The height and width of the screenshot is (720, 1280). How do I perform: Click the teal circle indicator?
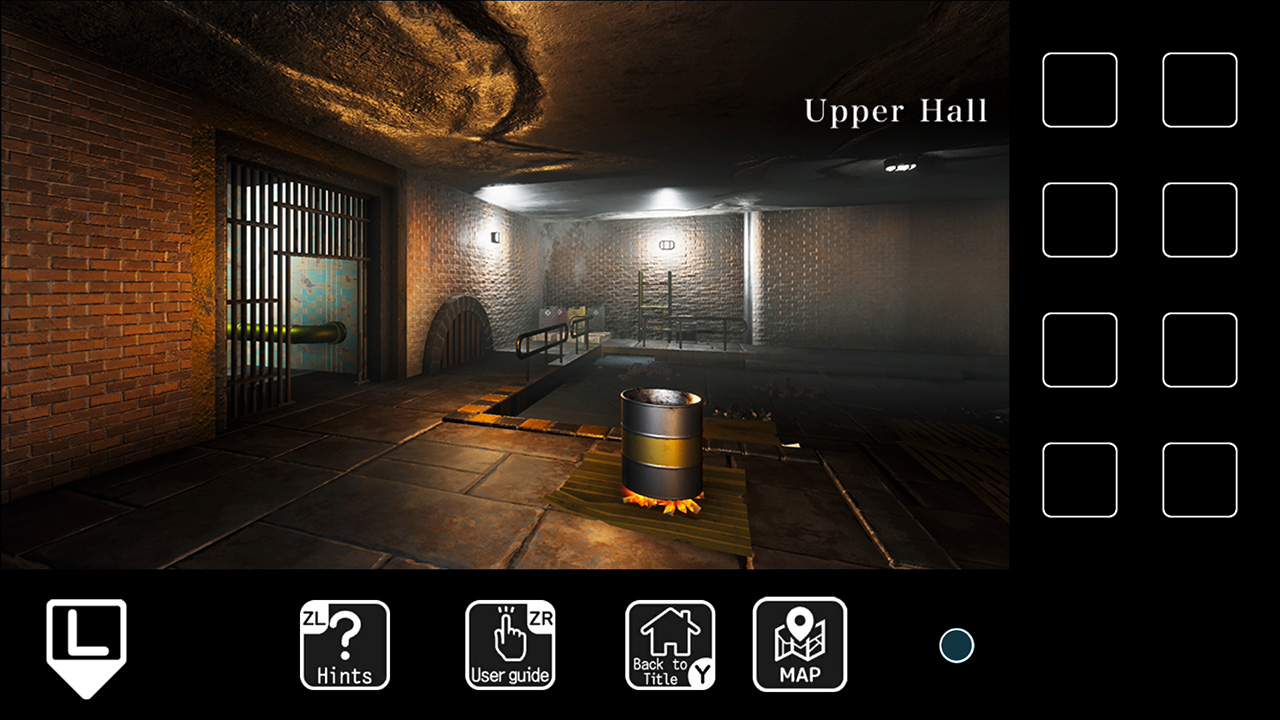pyautogui.click(x=956, y=646)
